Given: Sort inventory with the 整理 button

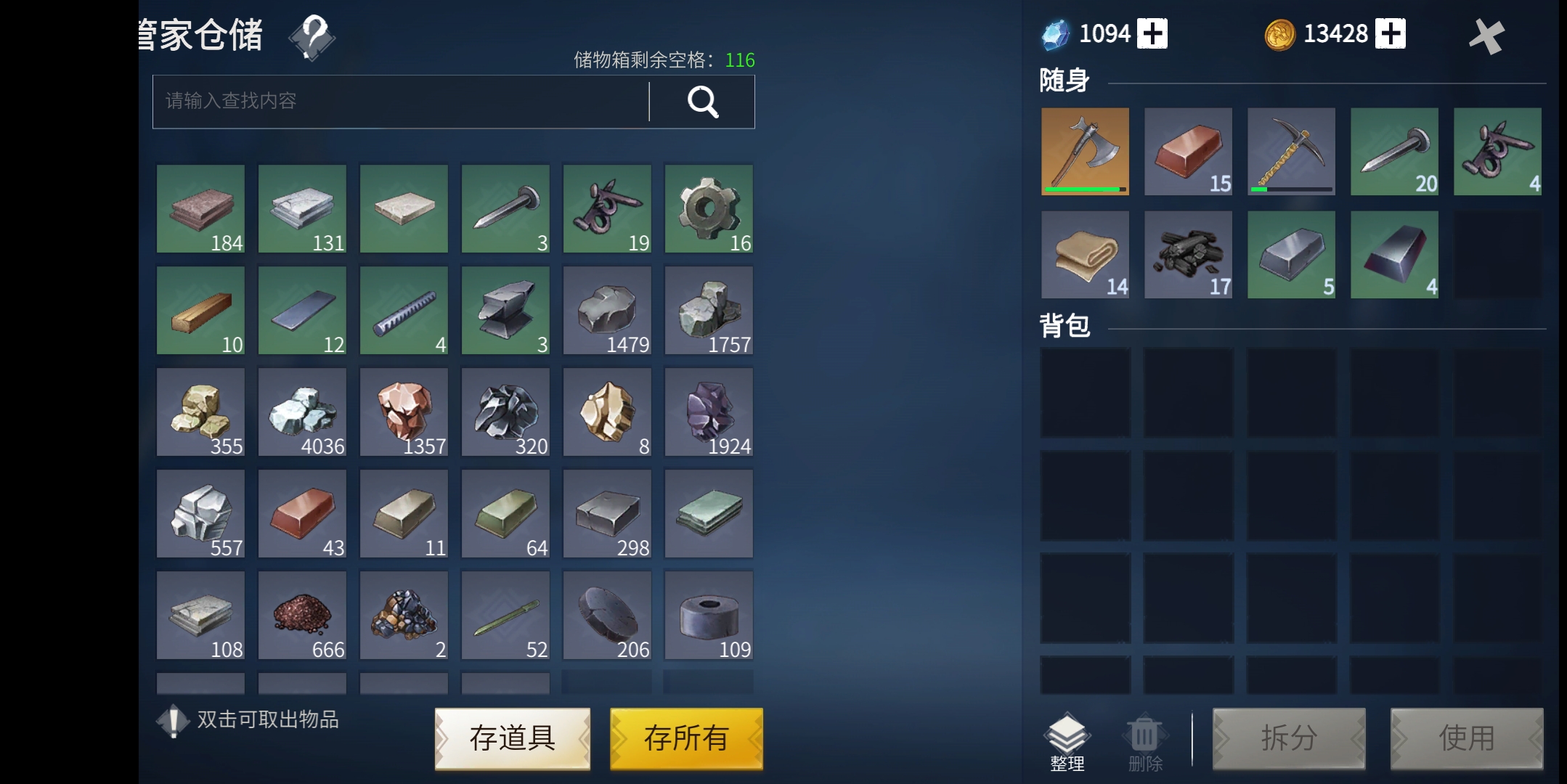Looking at the screenshot, I should tap(1067, 742).
